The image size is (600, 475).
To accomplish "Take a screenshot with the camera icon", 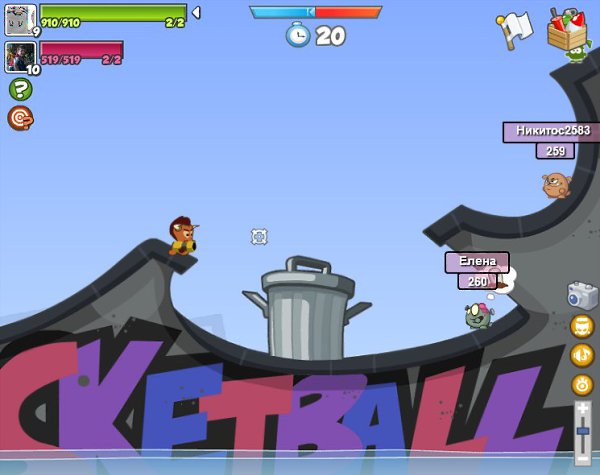I will (x=582, y=295).
